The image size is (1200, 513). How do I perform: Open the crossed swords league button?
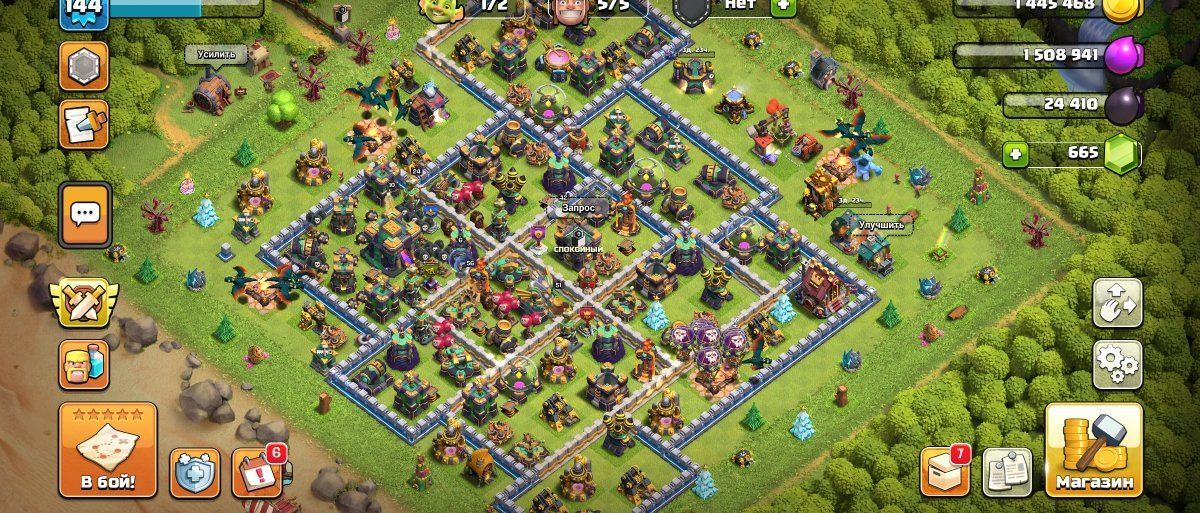click(x=84, y=301)
